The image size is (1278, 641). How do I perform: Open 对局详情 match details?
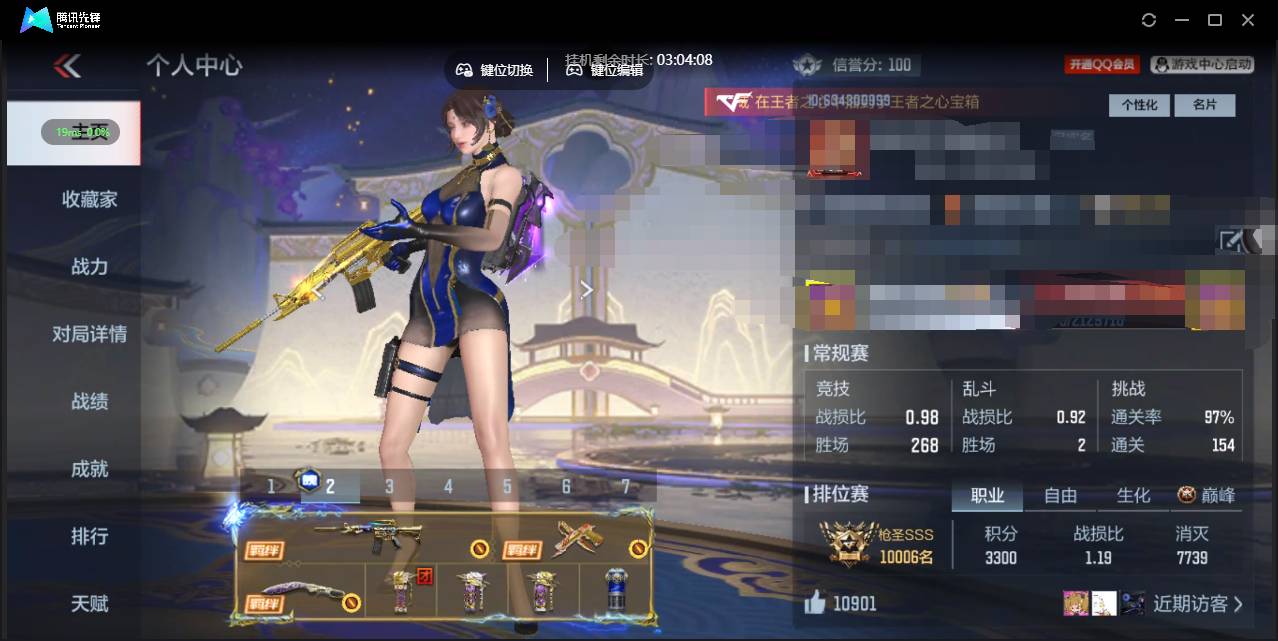[x=89, y=334]
